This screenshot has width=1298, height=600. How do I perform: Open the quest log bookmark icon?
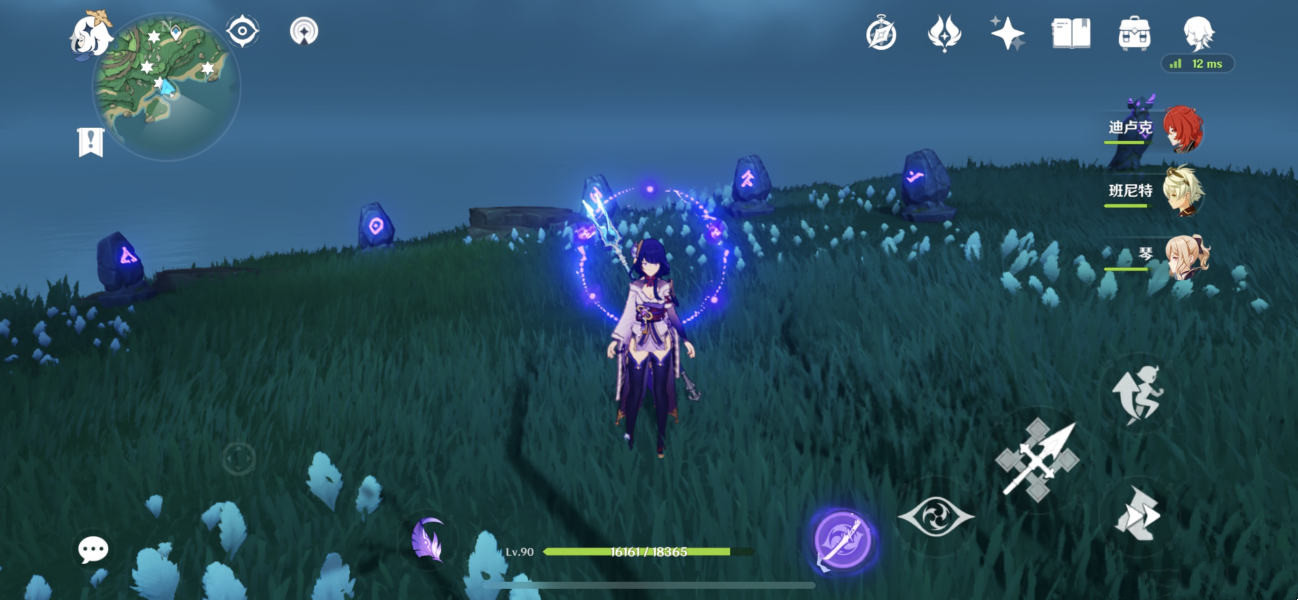click(x=90, y=142)
